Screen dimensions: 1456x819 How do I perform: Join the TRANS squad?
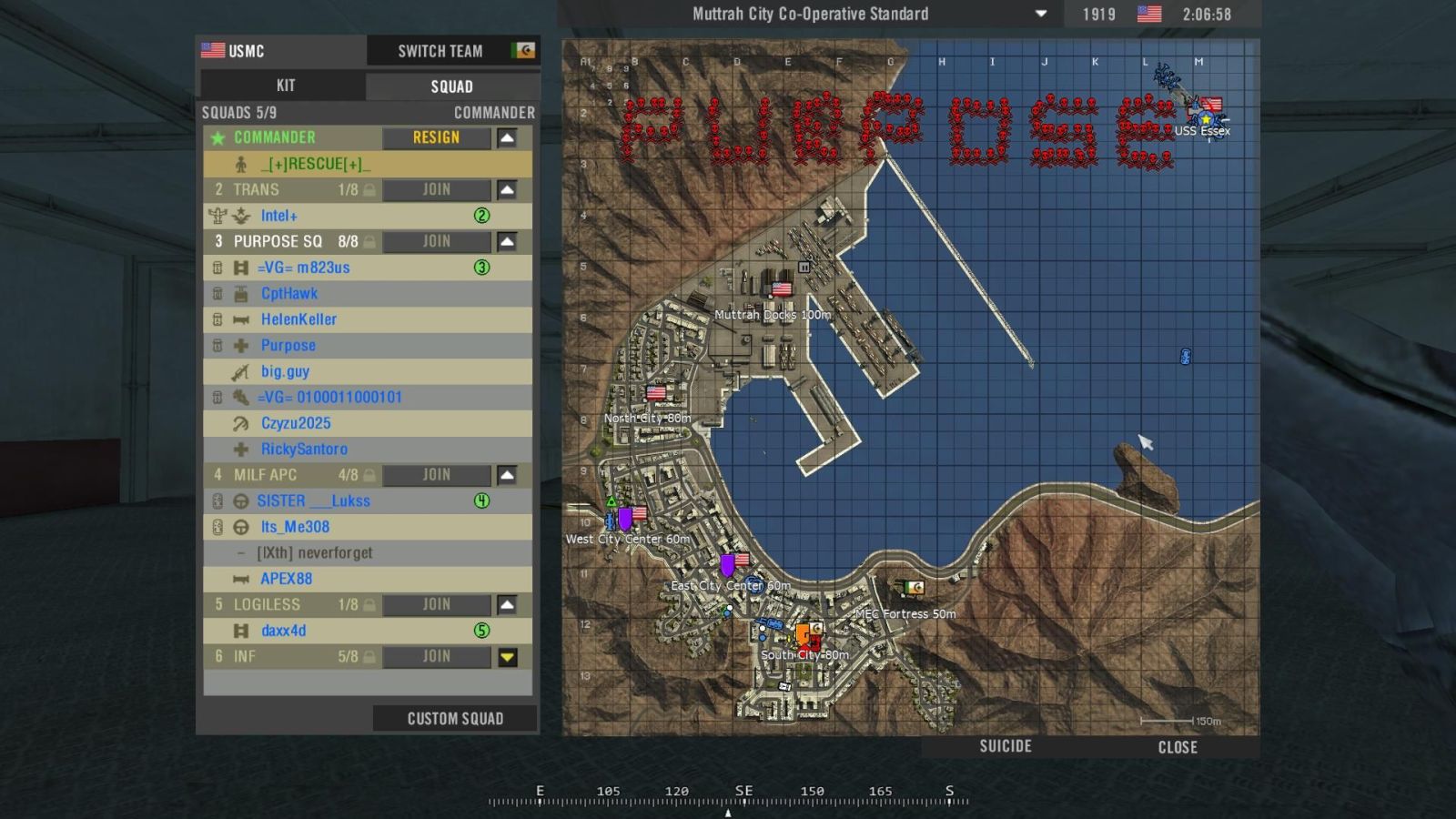[x=436, y=189]
